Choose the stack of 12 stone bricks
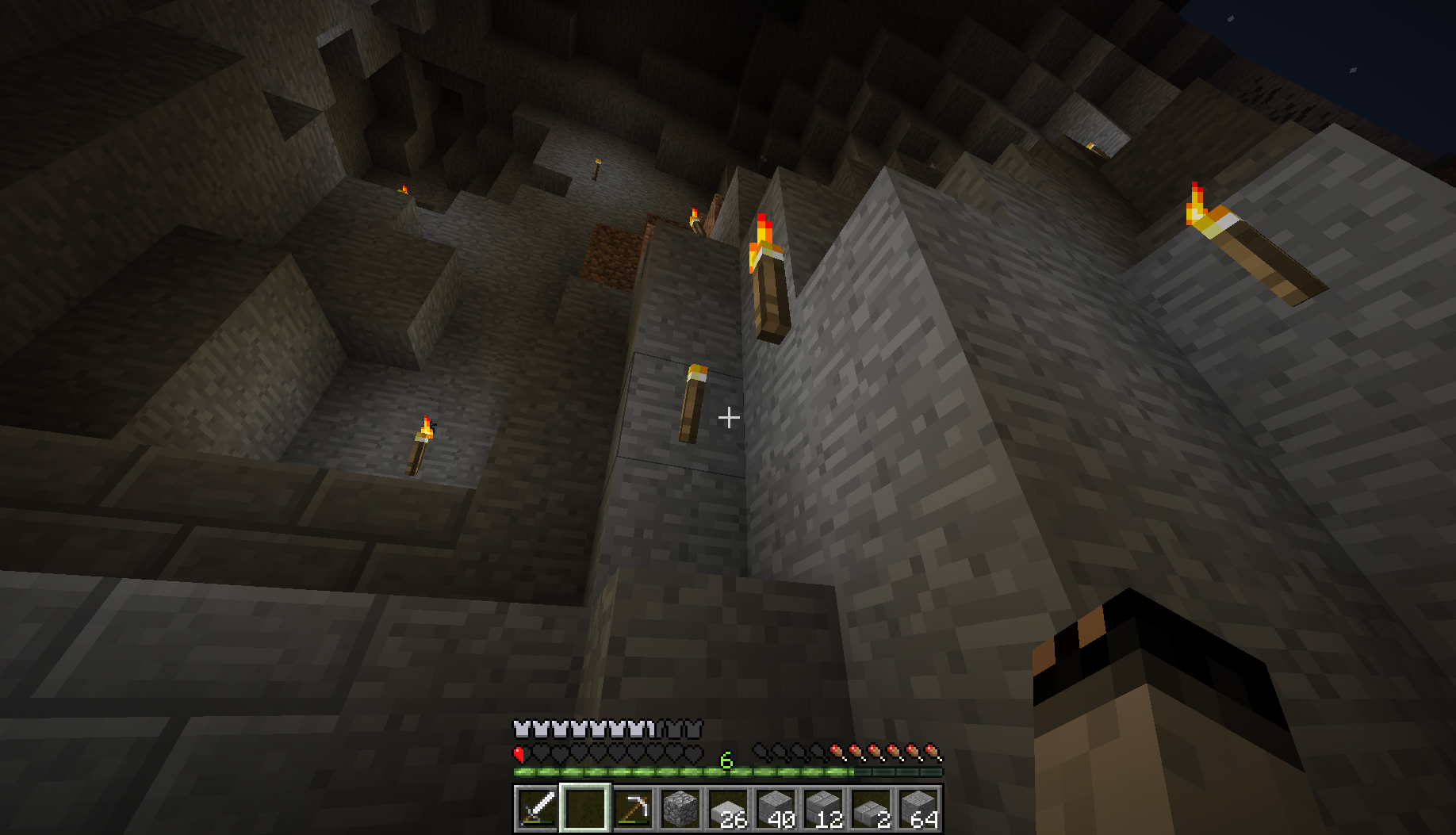Viewport: 1456px width, 835px height. click(x=822, y=808)
